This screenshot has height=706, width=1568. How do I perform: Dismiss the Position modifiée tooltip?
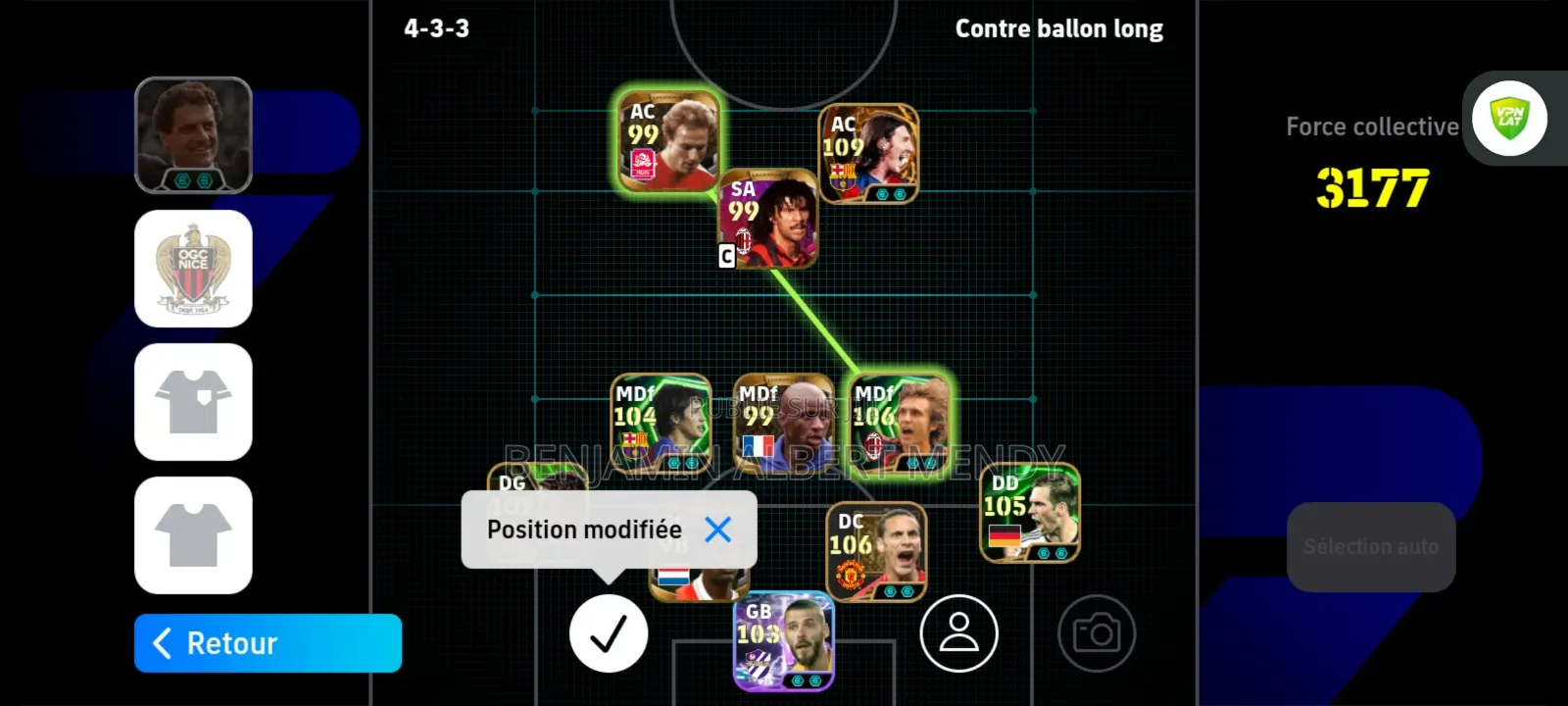click(x=720, y=529)
